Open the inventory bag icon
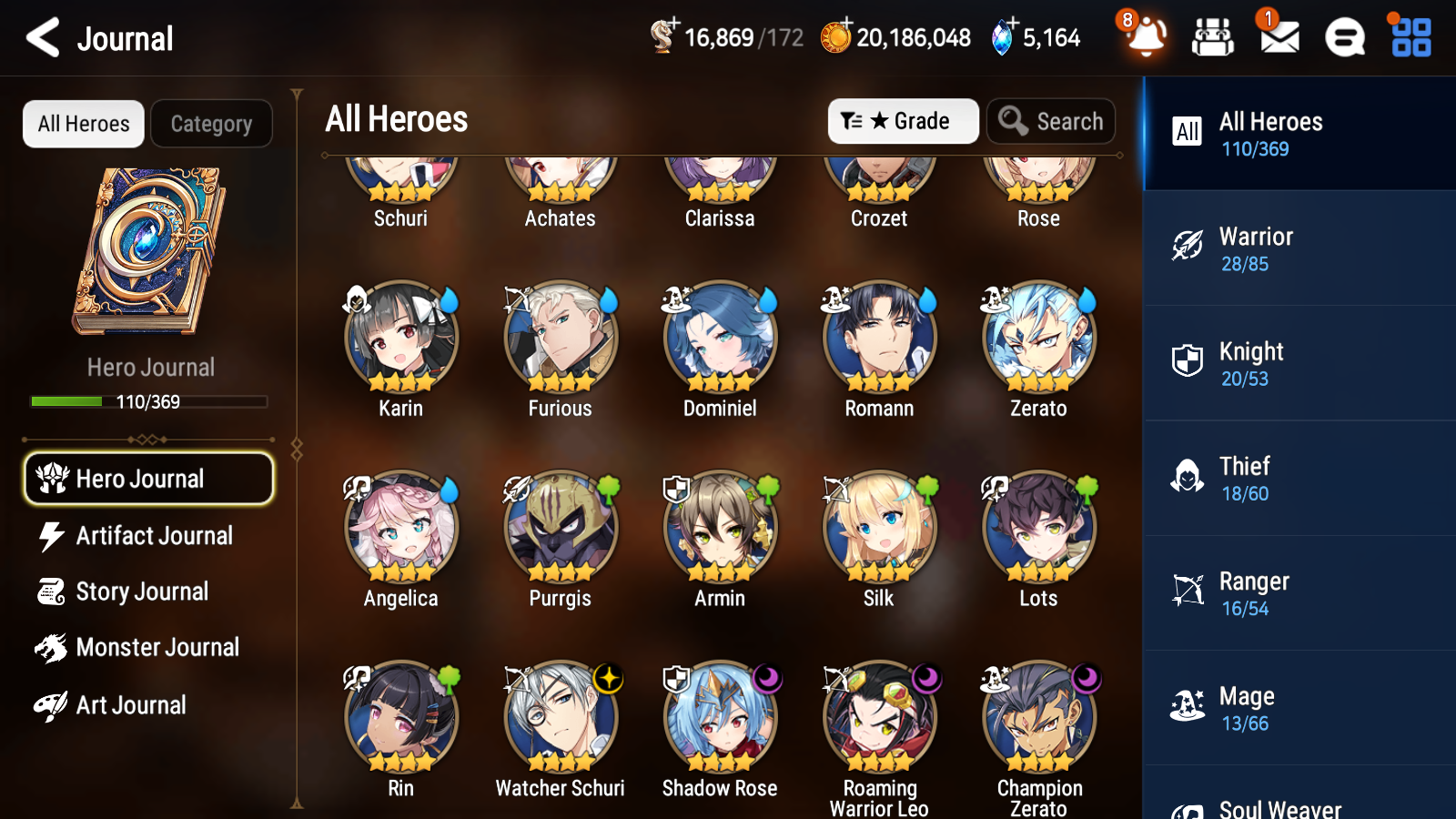 coord(1213,37)
